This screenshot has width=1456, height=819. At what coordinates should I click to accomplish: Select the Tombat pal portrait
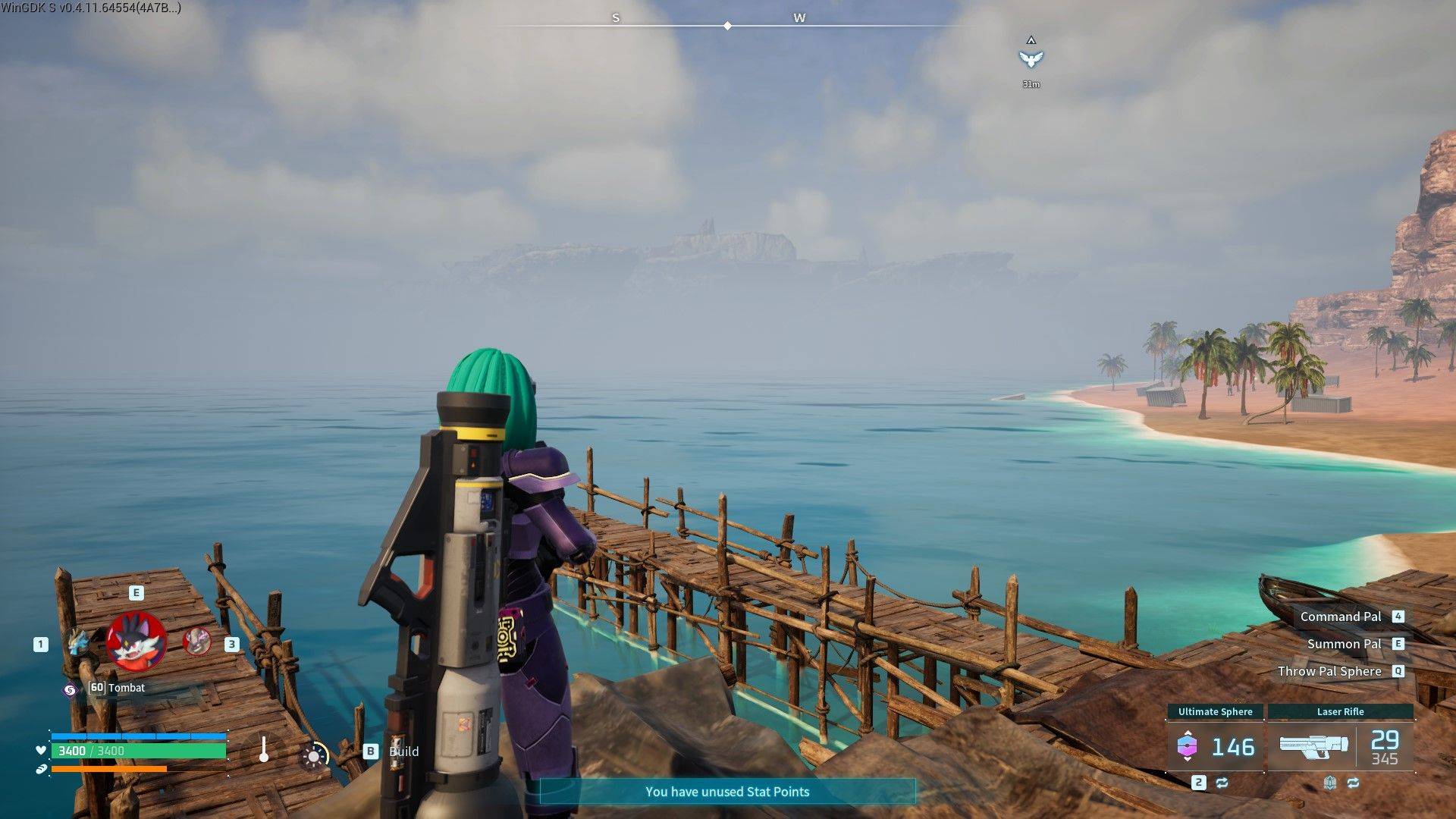click(136, 642)
